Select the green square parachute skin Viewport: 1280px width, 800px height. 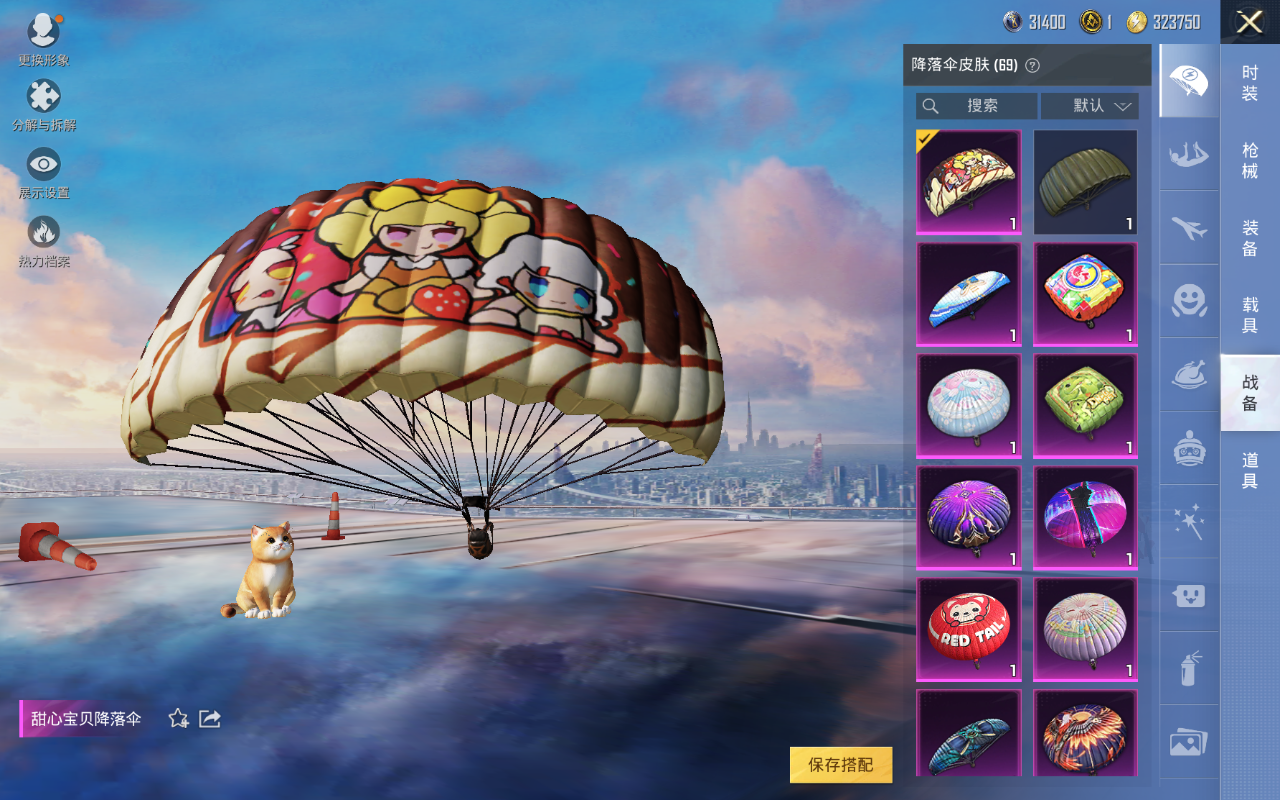(x=1085, y=406)
